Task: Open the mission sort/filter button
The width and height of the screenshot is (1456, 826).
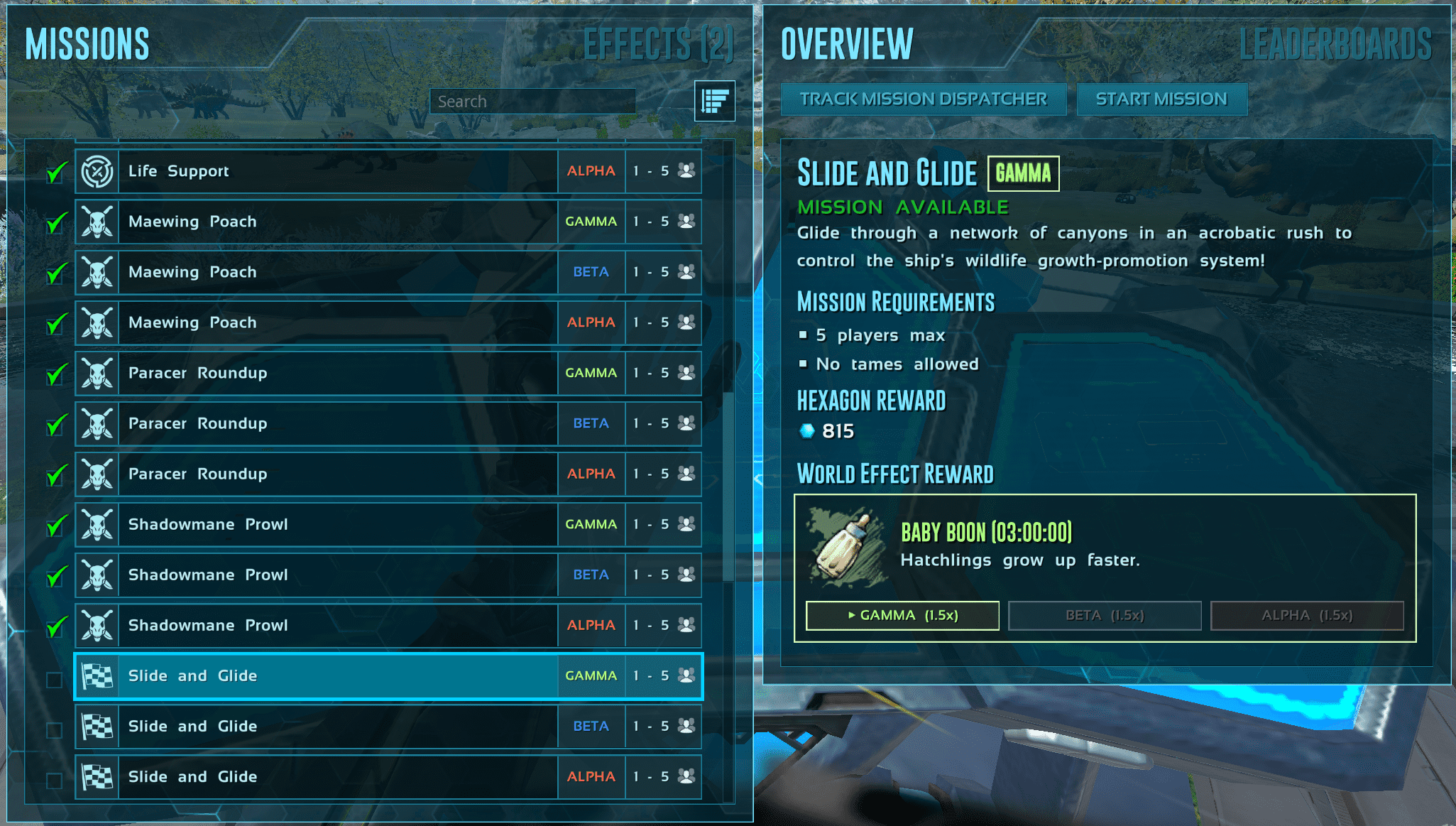Action: (x=714, y=101)
